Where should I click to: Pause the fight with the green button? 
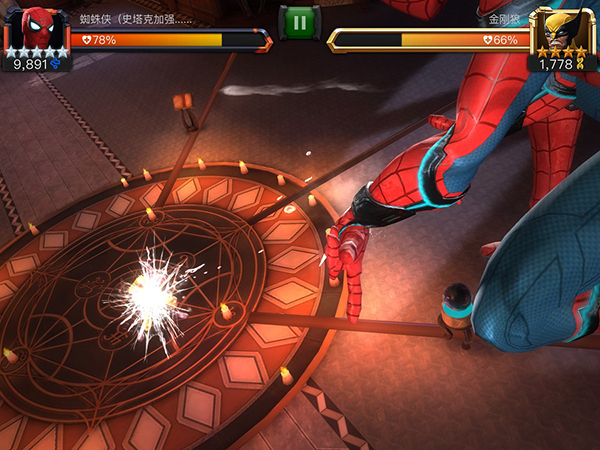tap(299, 22)
